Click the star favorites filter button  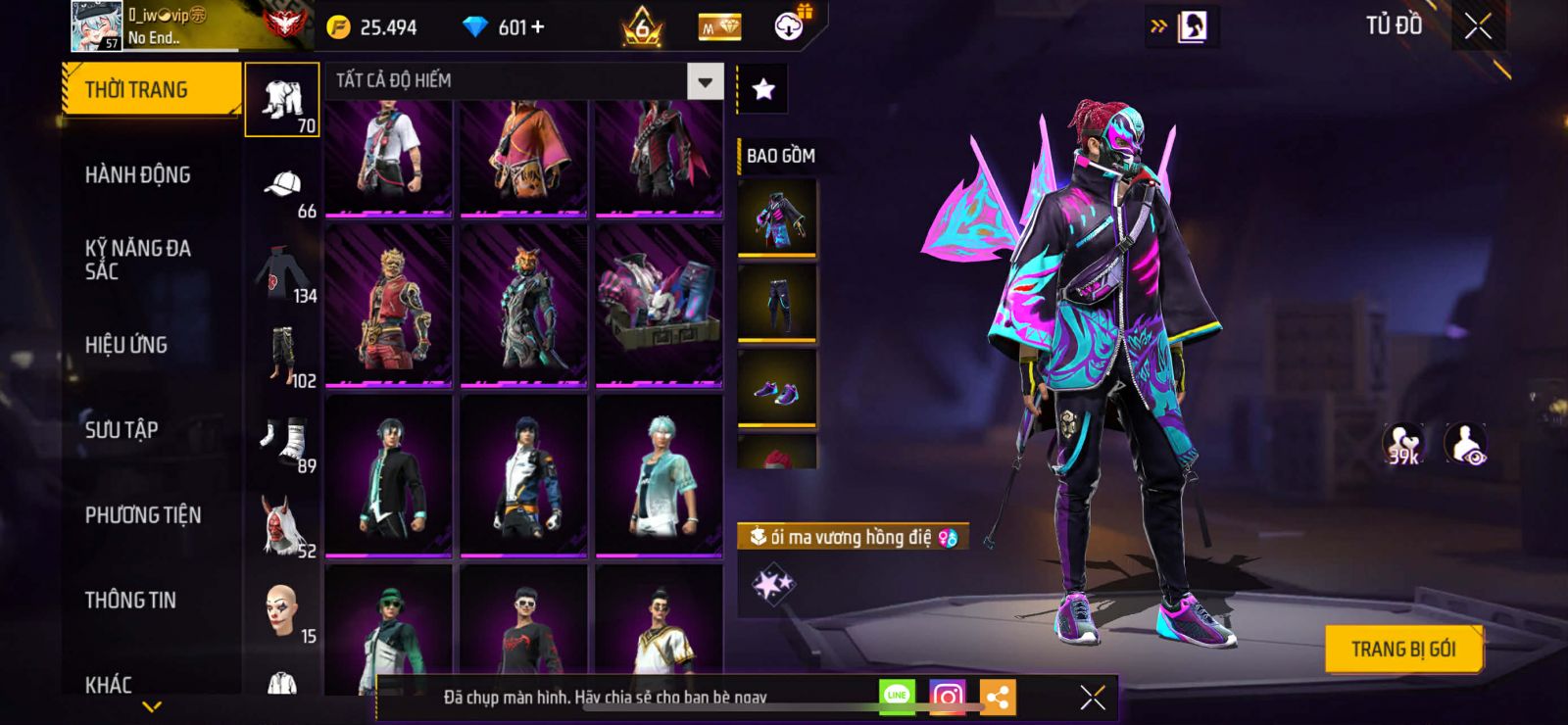coord(762,90)
